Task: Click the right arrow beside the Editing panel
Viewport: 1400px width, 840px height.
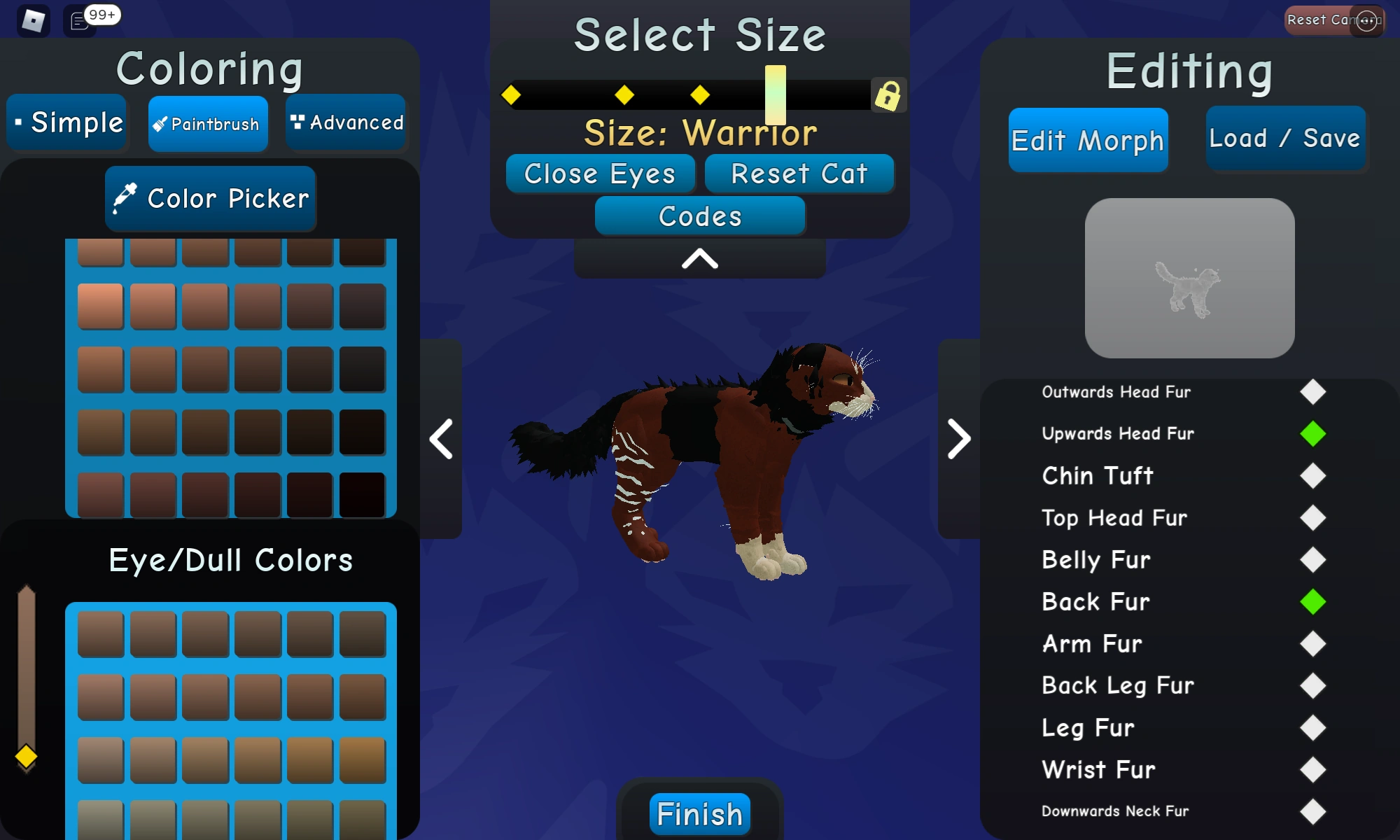Action: click(x=959, y=439)
